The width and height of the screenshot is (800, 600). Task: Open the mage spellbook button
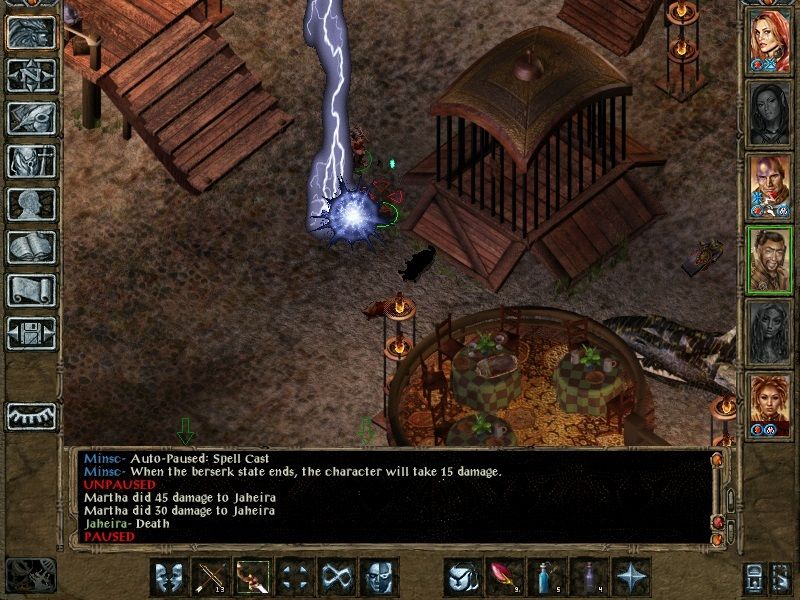tap(31, 247)
